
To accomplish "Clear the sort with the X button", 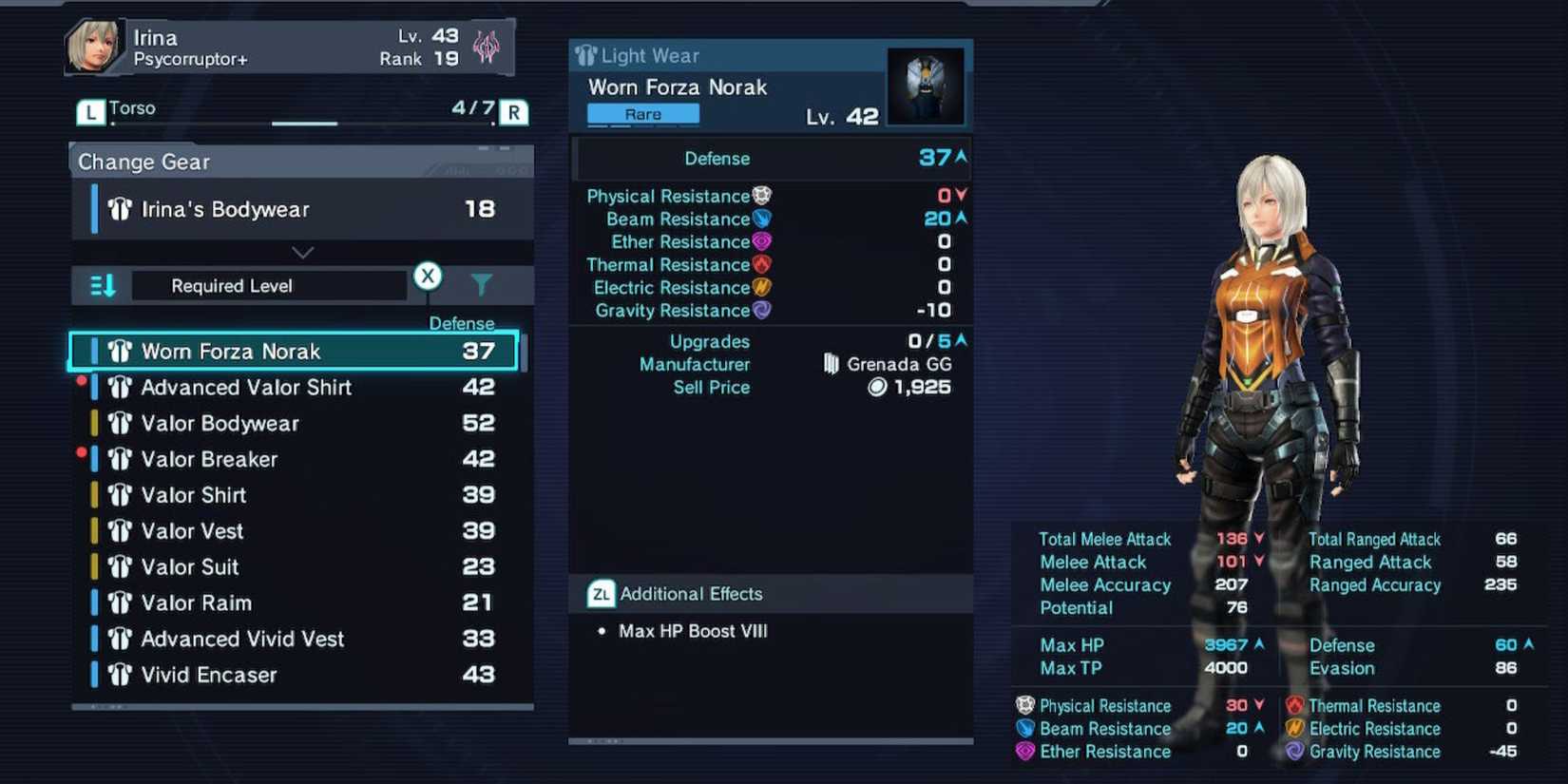I will [x=428, y=276].
